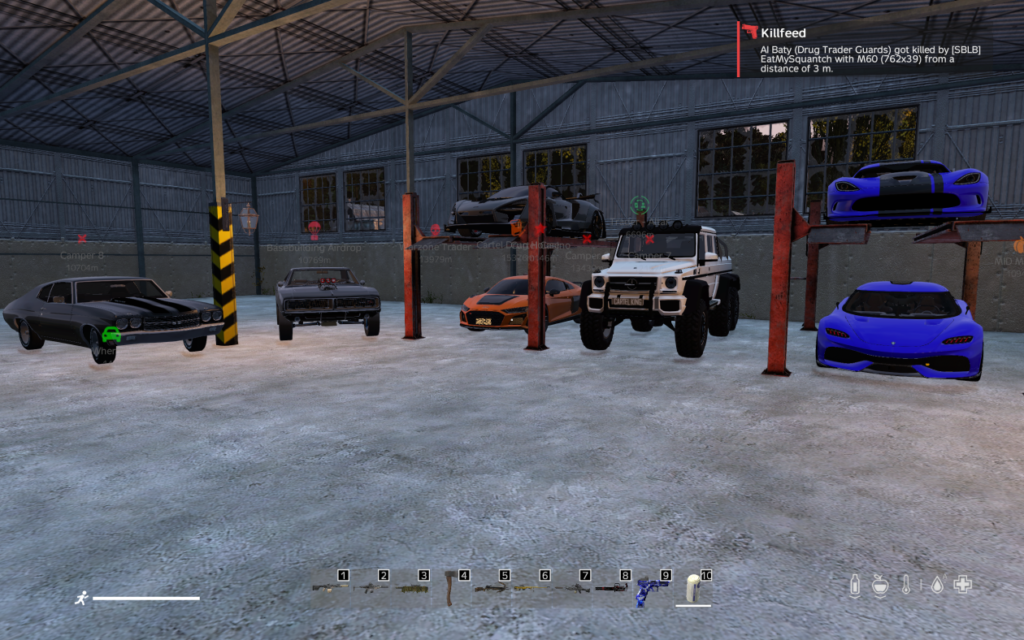The width and height of the screenshot is (1024, 640).
Task: Equip the rifle in hotbar slot 7
Action: 571,588
